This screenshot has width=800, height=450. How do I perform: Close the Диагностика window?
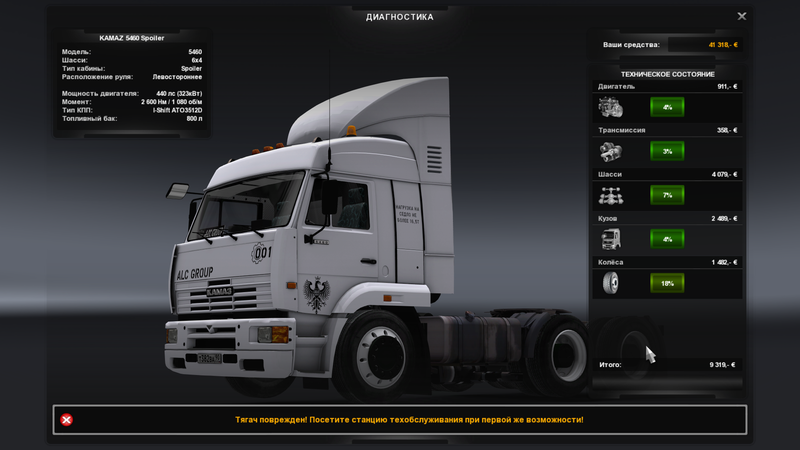coord(742,16)
